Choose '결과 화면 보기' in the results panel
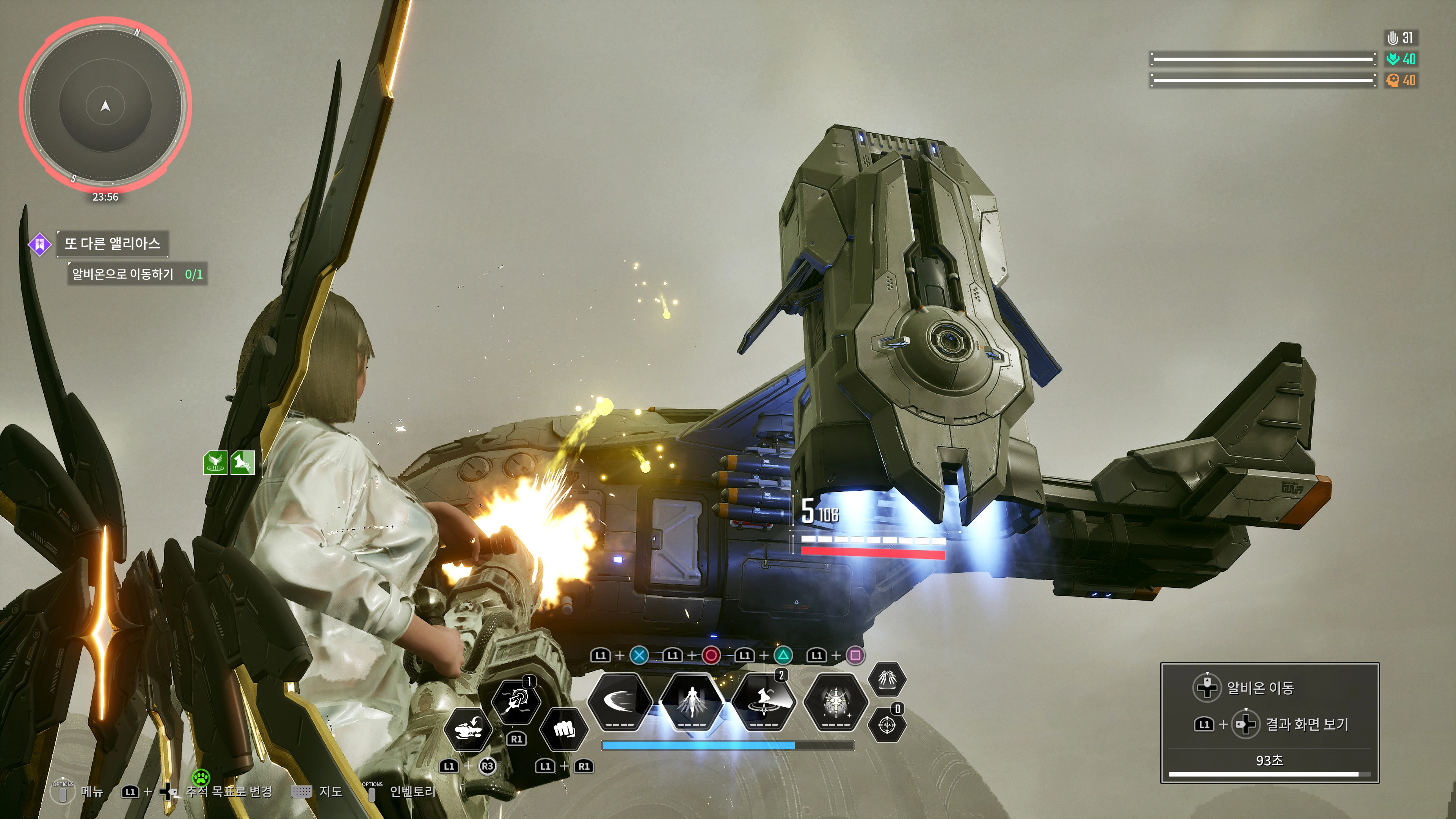Image resolution: width=1456 pixels, height=819 pixels. pos(1306,724)
